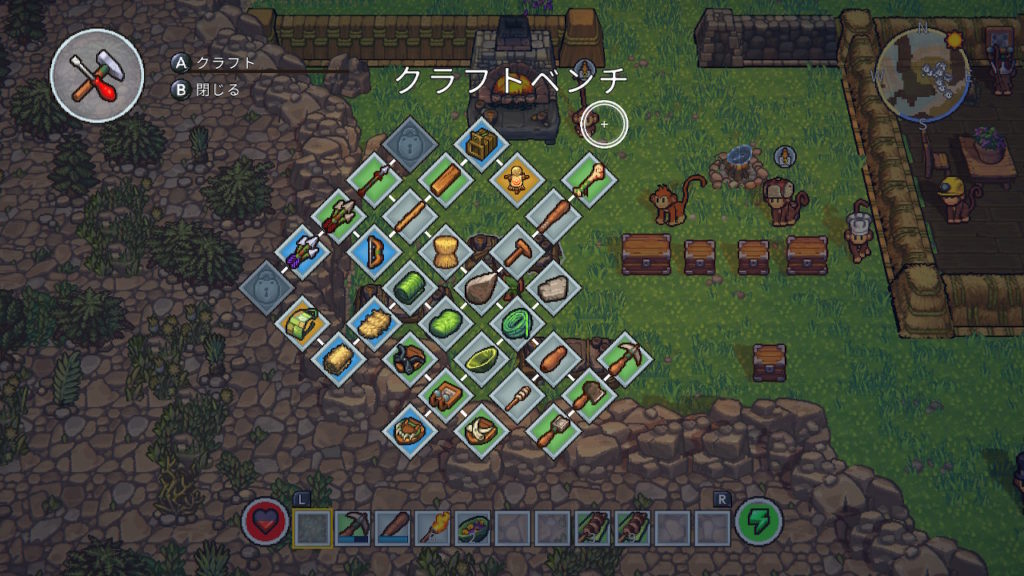This screenshot has width=1024, height=576.
Task: Pick the coiled green rope recipe
Action: point(518,321)
